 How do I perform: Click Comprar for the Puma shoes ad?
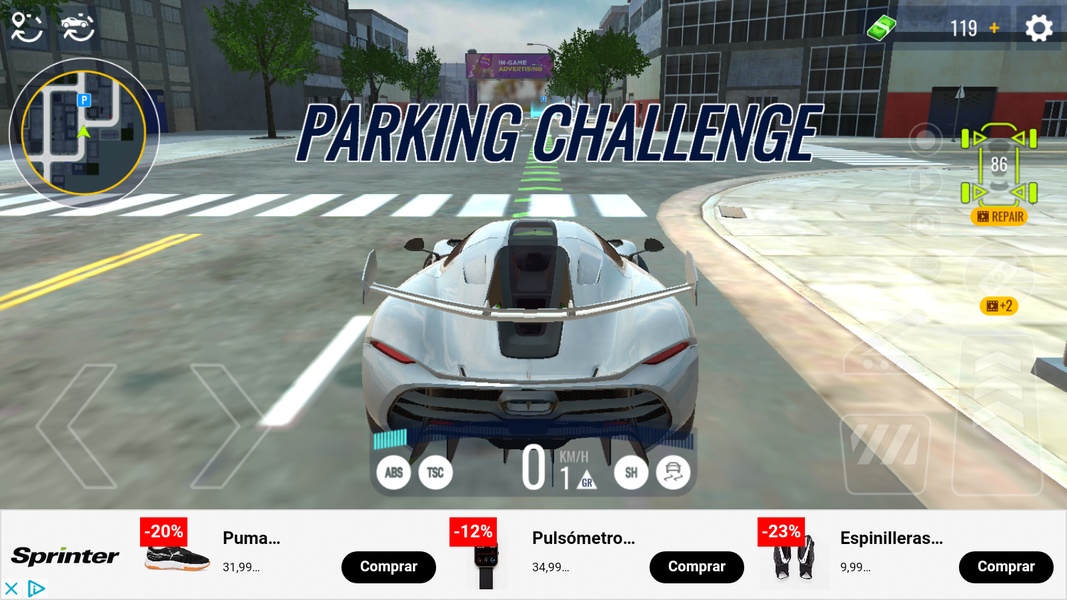[388, 567]
